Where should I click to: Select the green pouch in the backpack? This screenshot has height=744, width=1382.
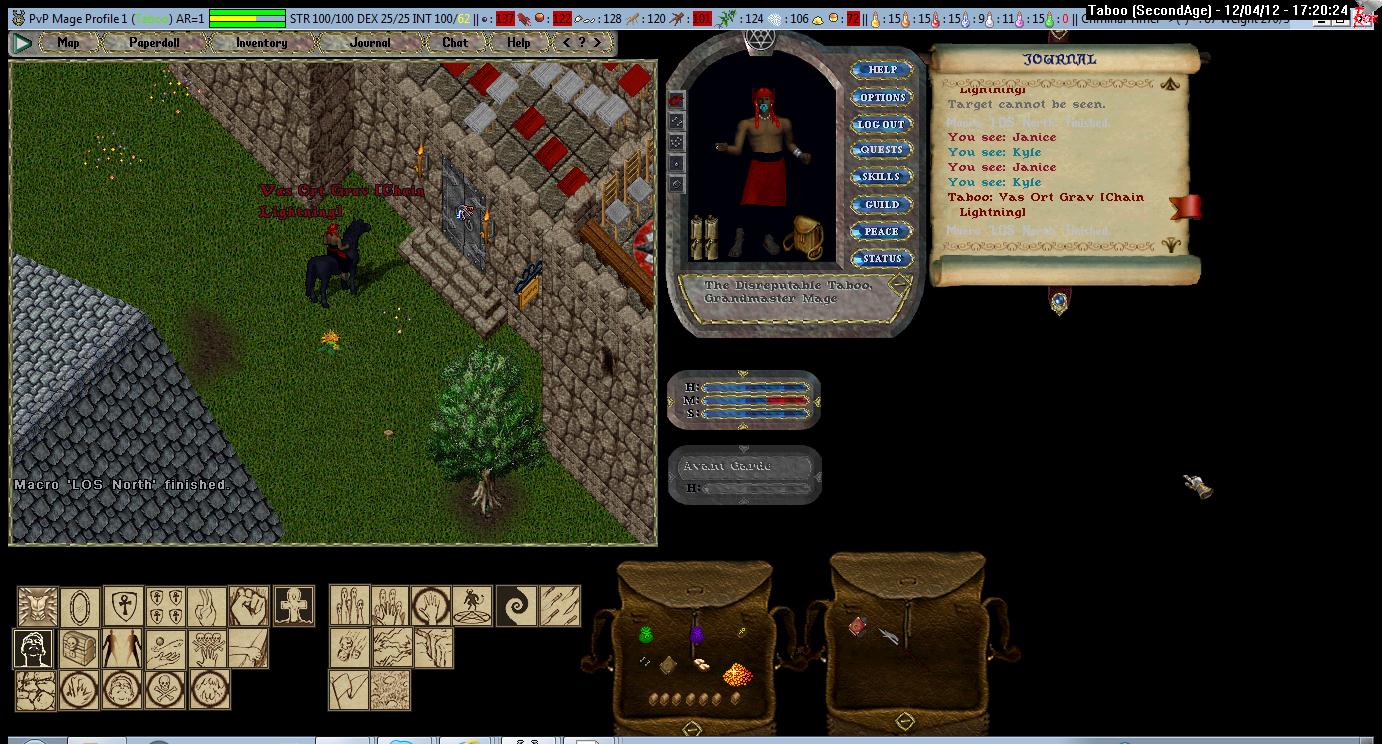646,634
